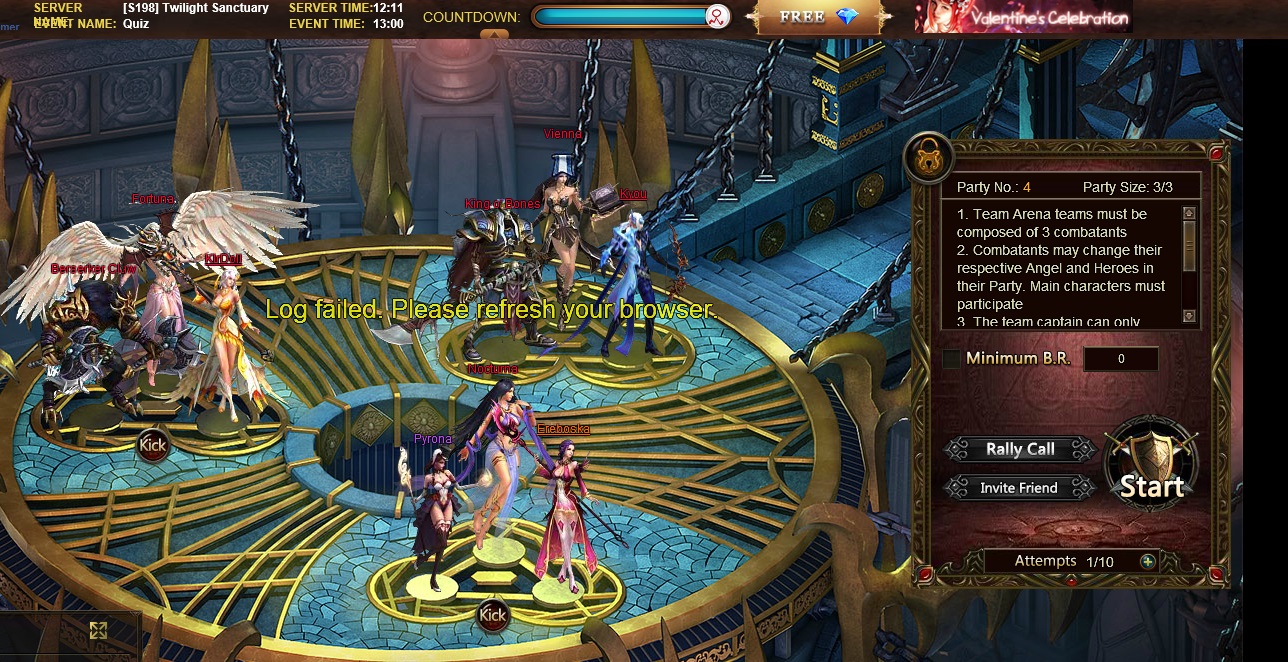This screenshot has width=1288, height=662.
Task: Kick the party containing Berserker Claw
Action: point(152,444)
